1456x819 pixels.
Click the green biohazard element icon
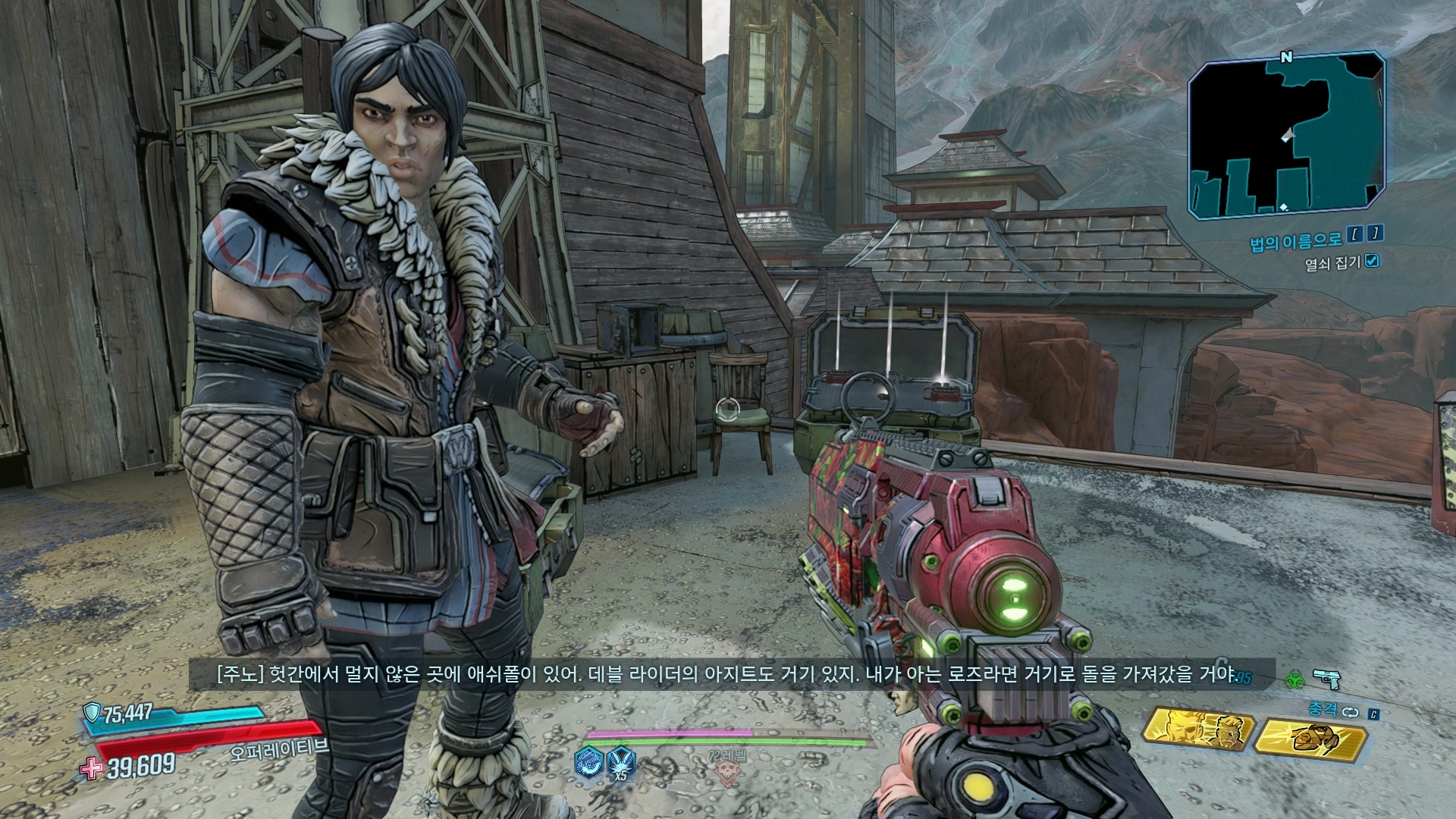(x=1293, y=679)
